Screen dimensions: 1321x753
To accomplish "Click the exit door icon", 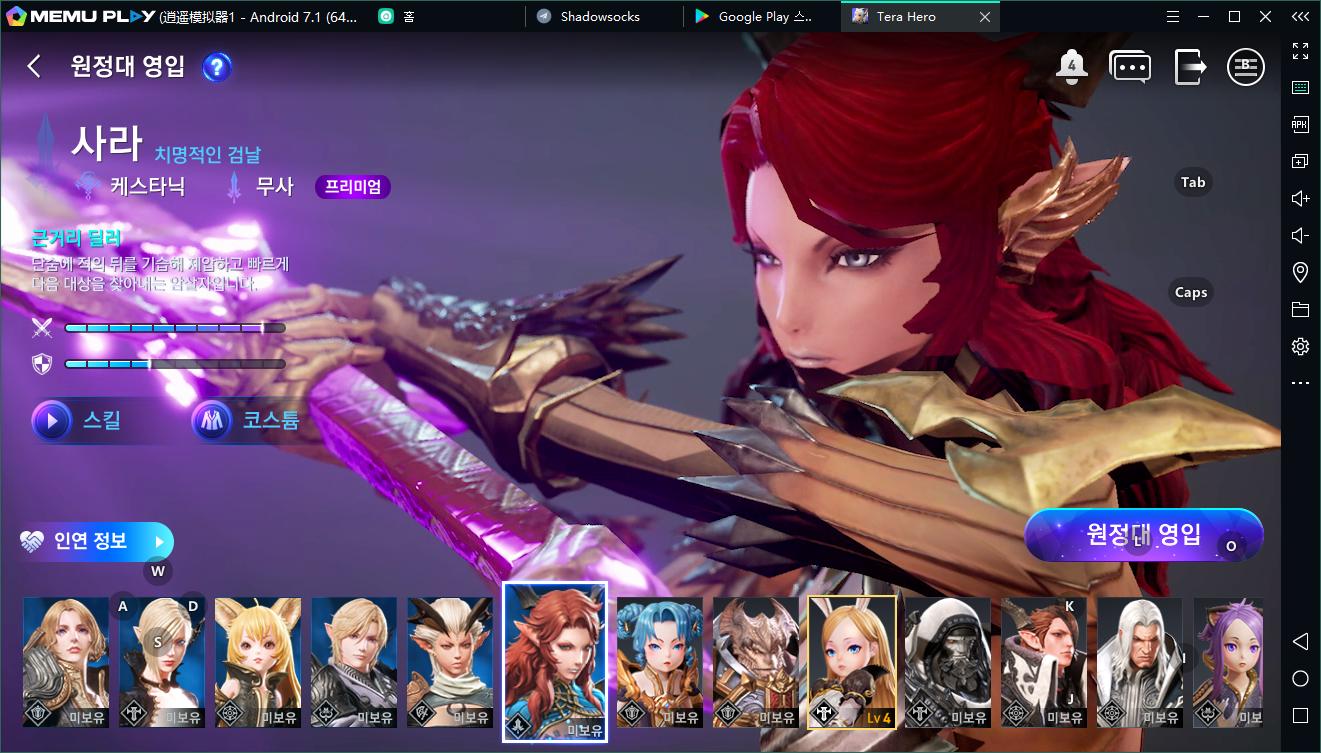I will tap(1189, 67).
